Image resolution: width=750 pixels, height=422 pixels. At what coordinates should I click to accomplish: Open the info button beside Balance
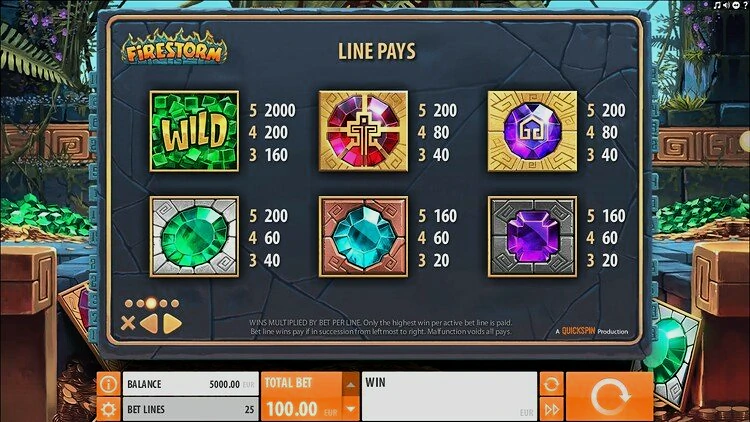(108, 384)
